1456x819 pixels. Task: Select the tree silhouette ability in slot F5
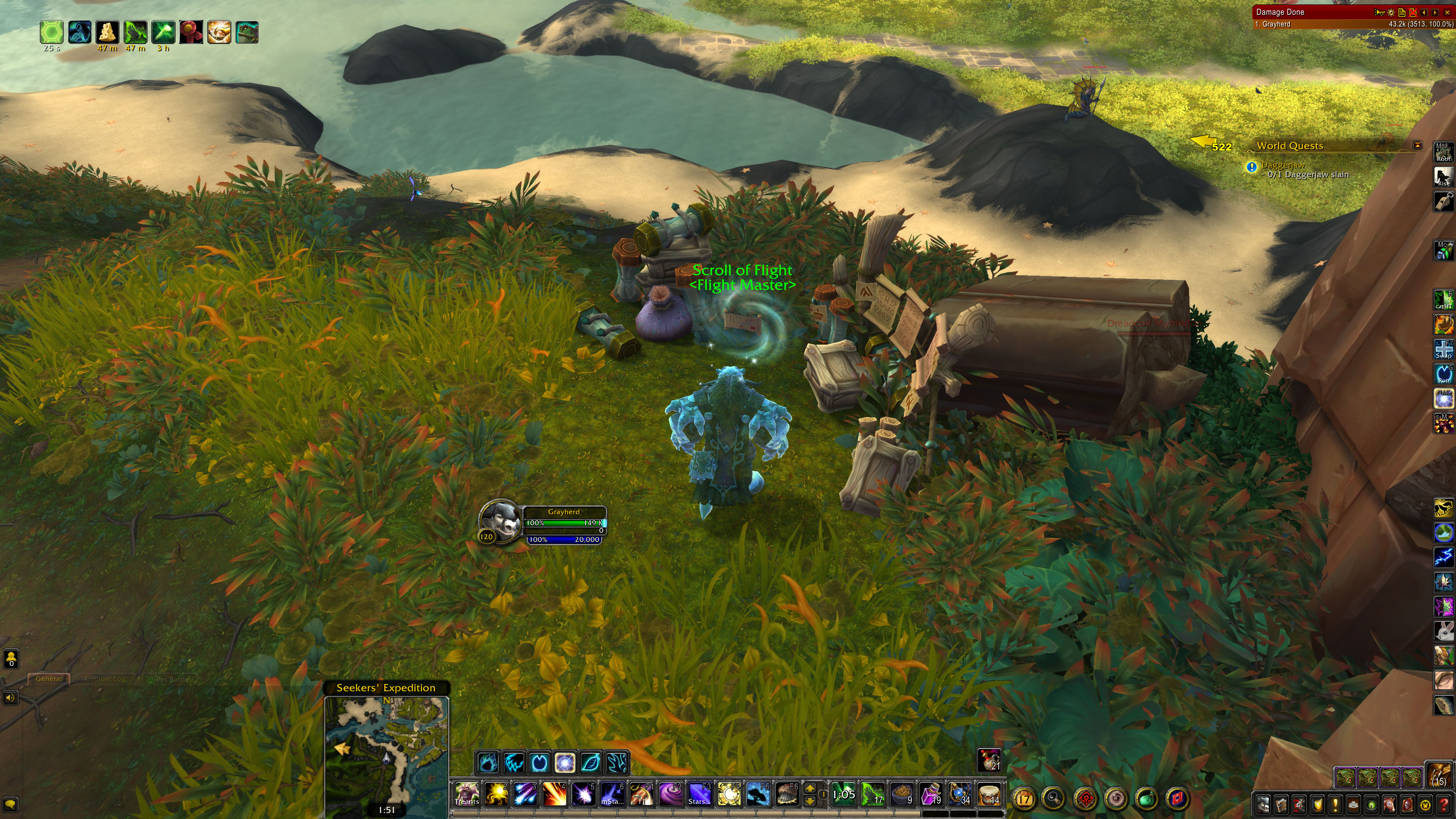click(x=758, y=794)
